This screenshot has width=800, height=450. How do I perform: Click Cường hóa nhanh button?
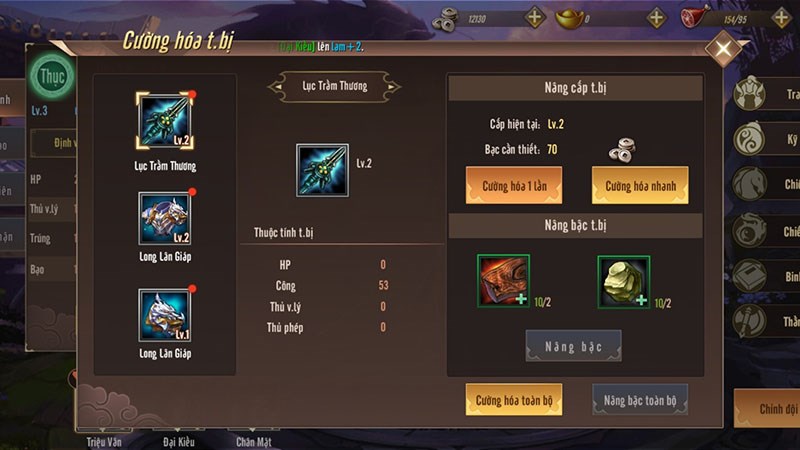click(640, 185)
